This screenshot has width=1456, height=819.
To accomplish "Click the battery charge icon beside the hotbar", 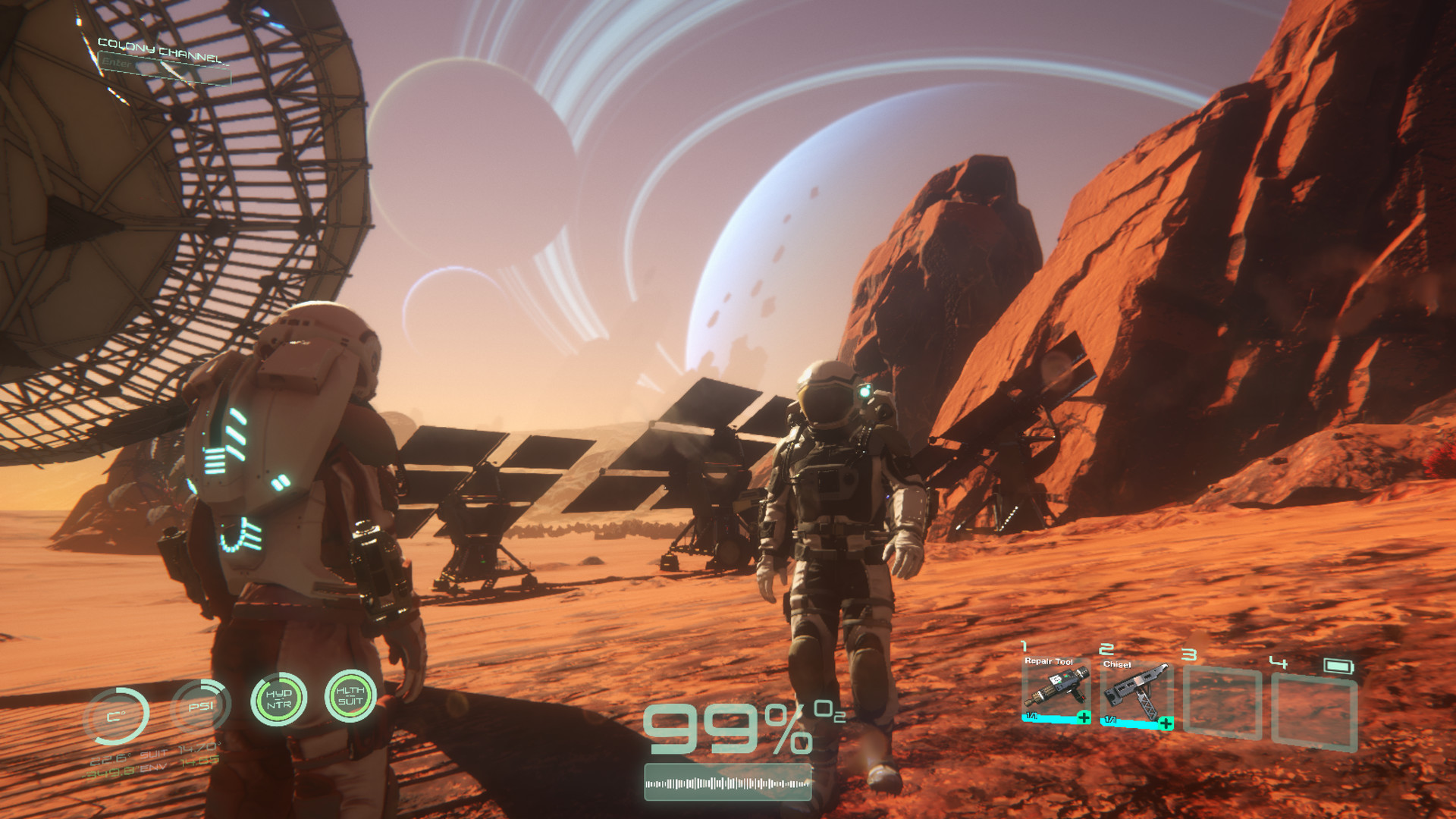I will 1339,666.
